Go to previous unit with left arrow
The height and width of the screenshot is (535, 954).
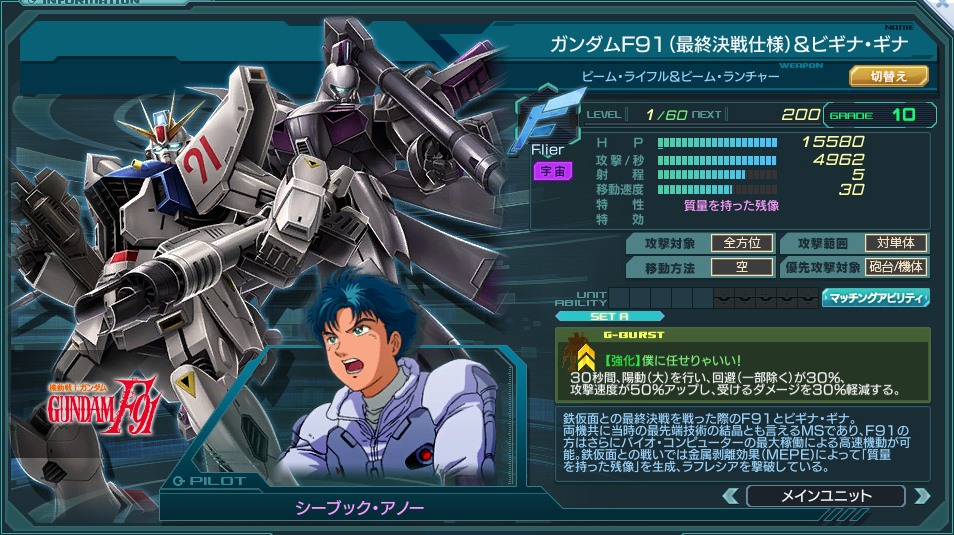click(x=731, y=496)
